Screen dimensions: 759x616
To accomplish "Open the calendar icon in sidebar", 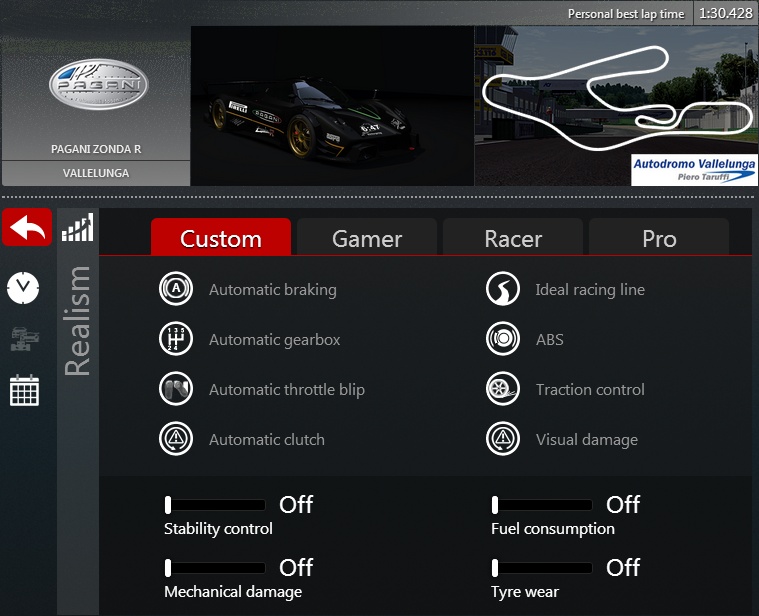I will (x=24, y=390).
